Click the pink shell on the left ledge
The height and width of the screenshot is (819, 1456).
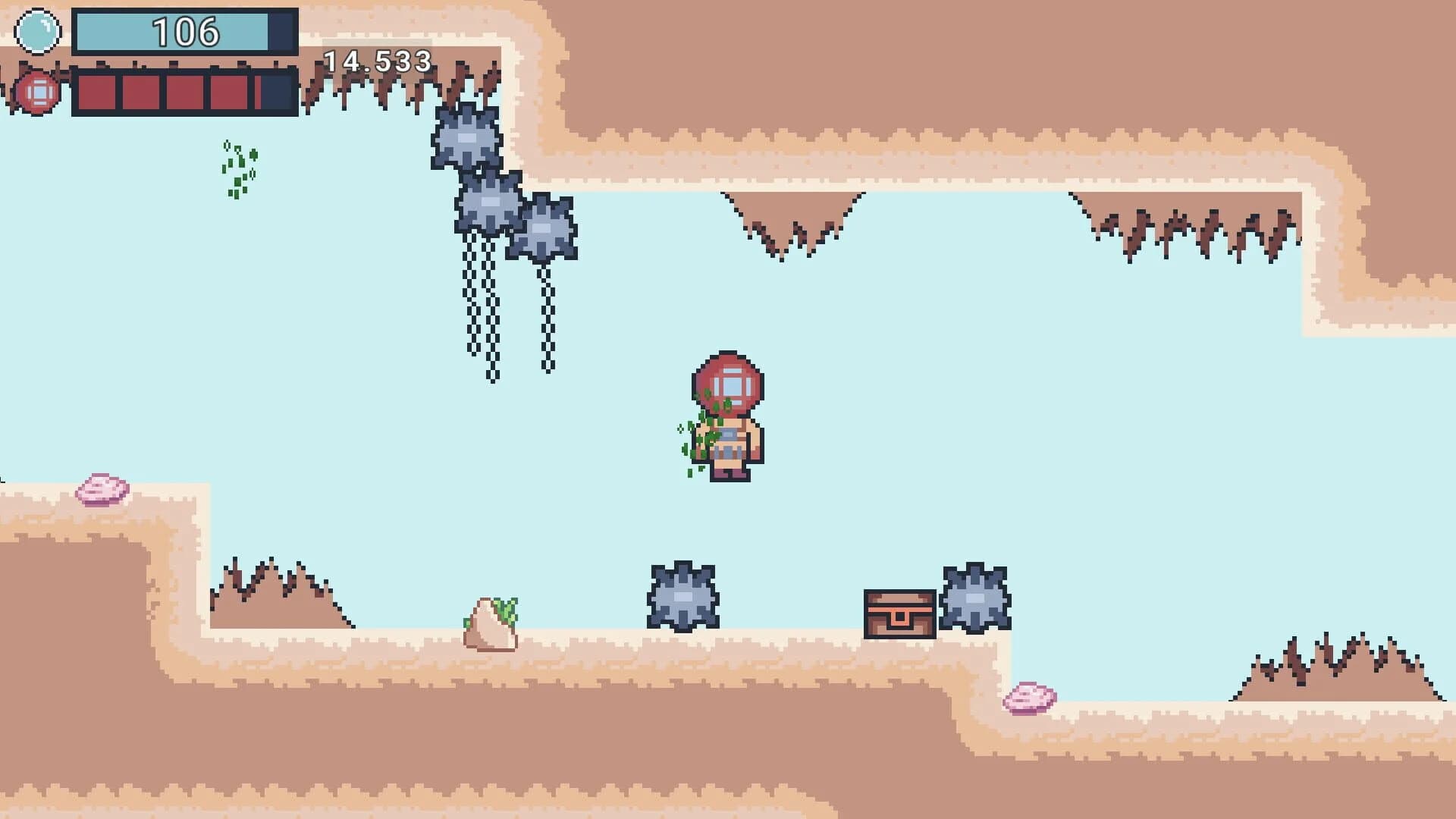click(104, 489)
